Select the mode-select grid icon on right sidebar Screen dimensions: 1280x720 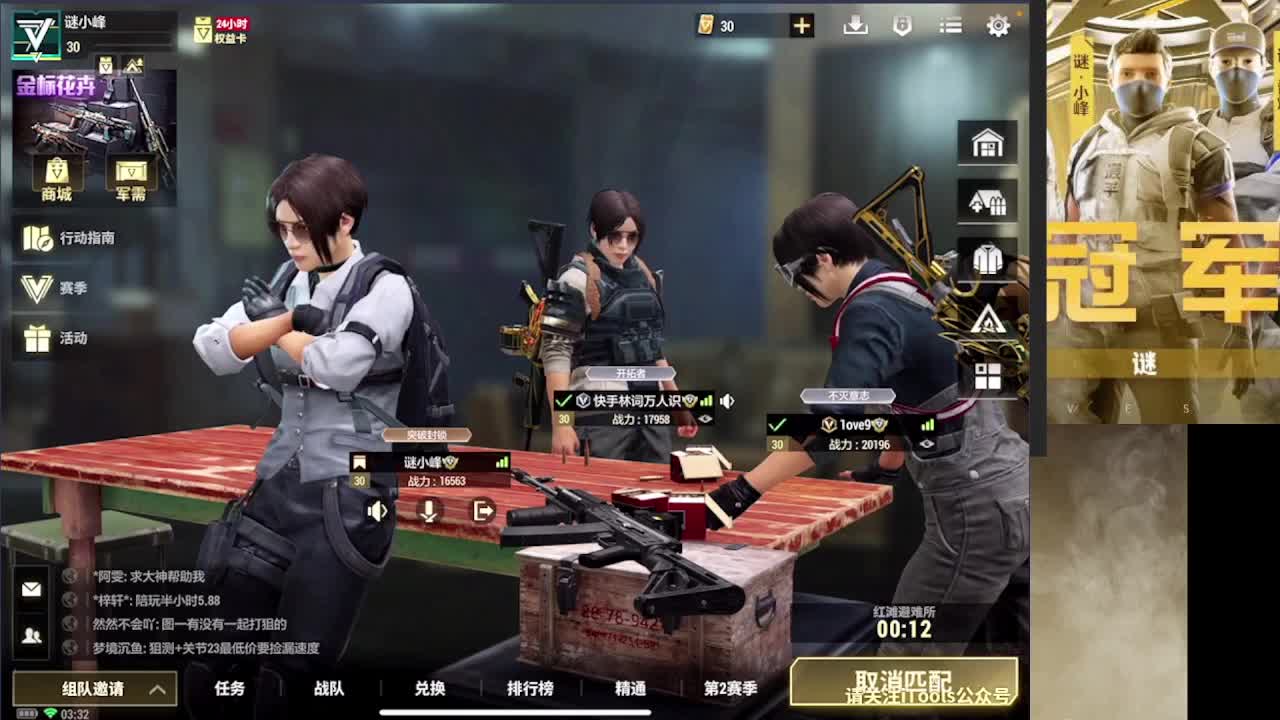pos(987,375)
